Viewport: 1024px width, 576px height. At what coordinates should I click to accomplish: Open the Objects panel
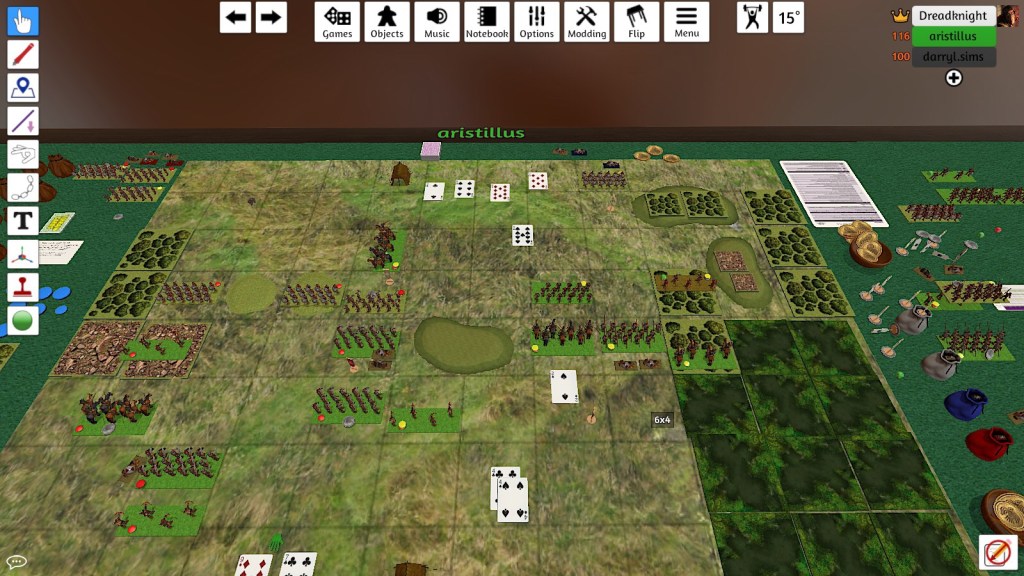coord(387,21)
